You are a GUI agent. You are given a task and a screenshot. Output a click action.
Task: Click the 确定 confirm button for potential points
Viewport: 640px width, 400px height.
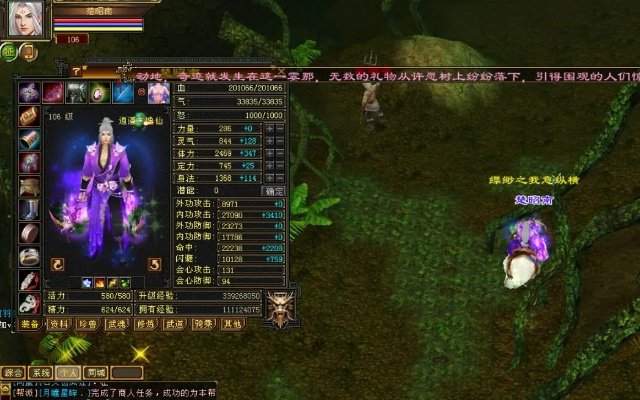273,190
